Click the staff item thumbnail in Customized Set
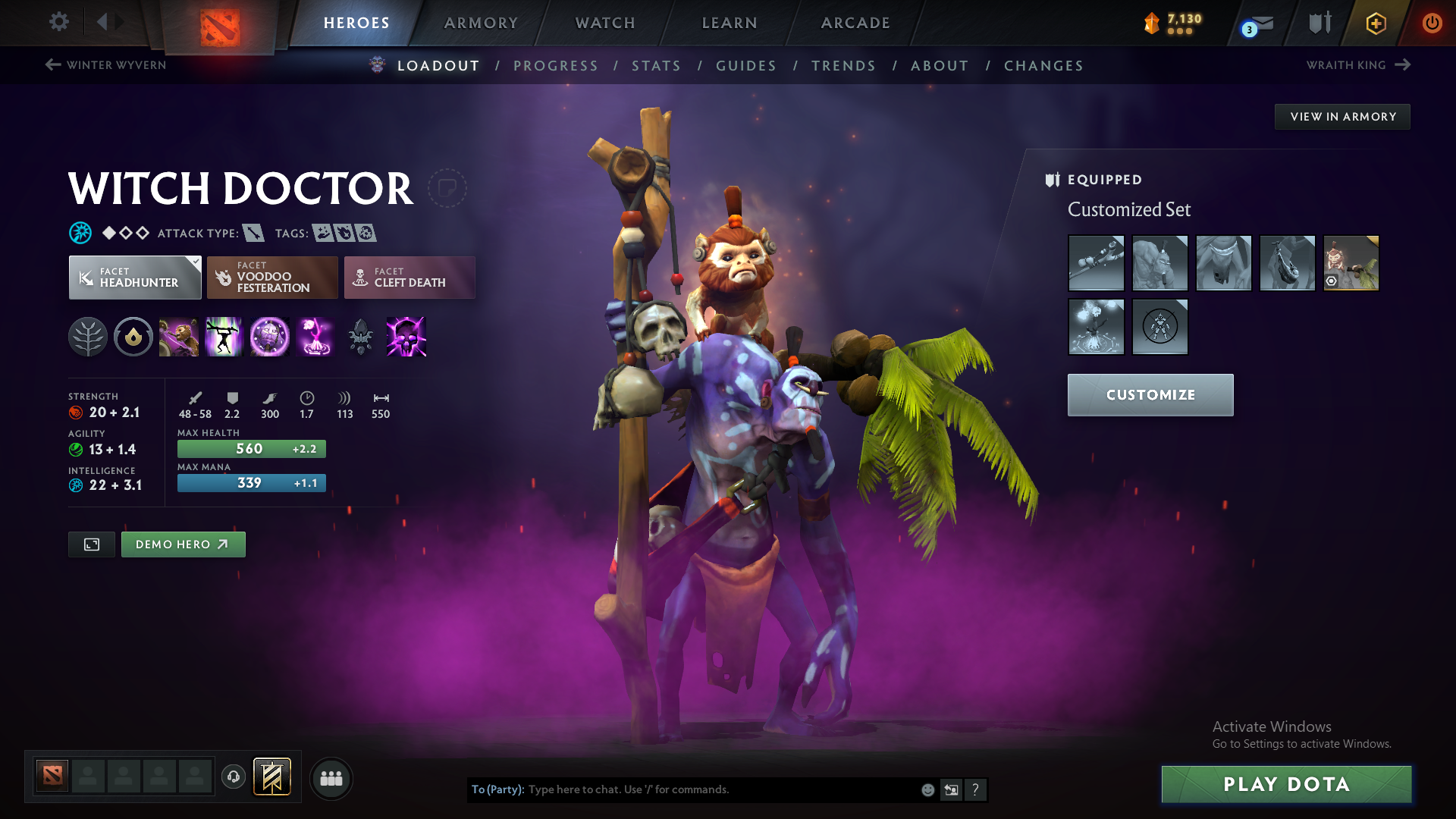The image size is (1456, 819). tap(1097, 263)
